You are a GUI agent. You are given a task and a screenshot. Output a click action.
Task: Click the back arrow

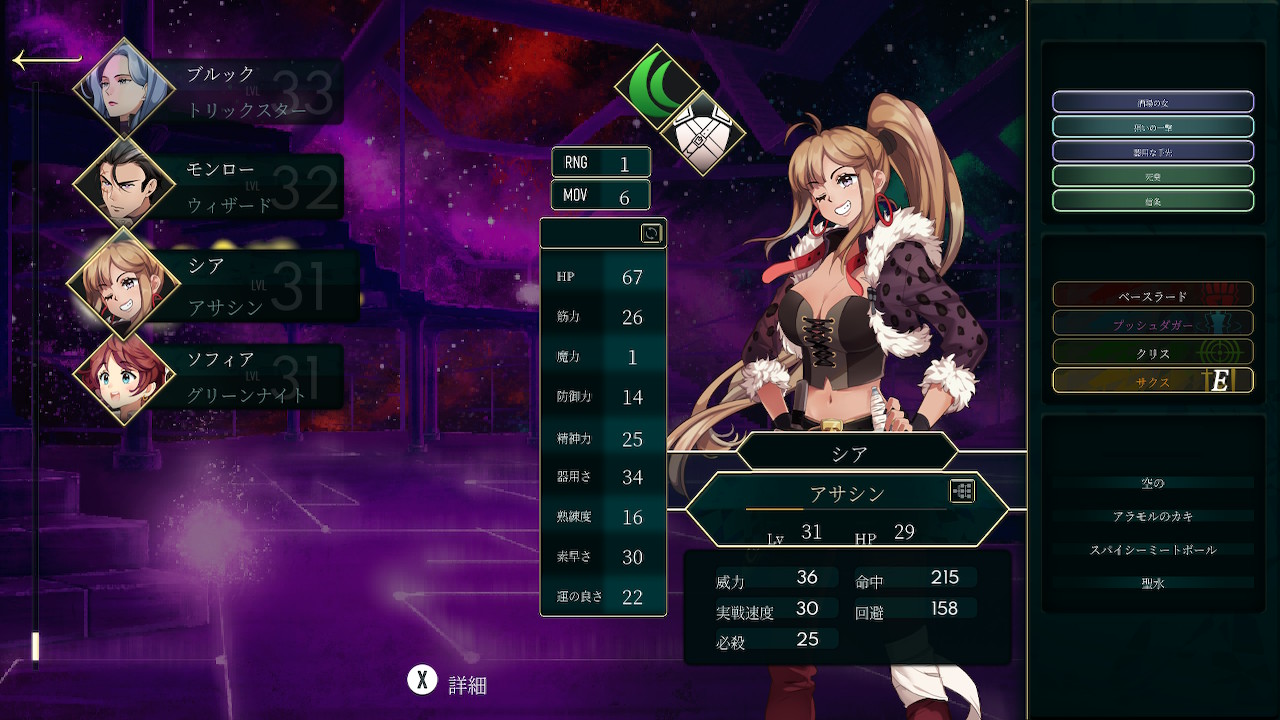coord(46,60)
